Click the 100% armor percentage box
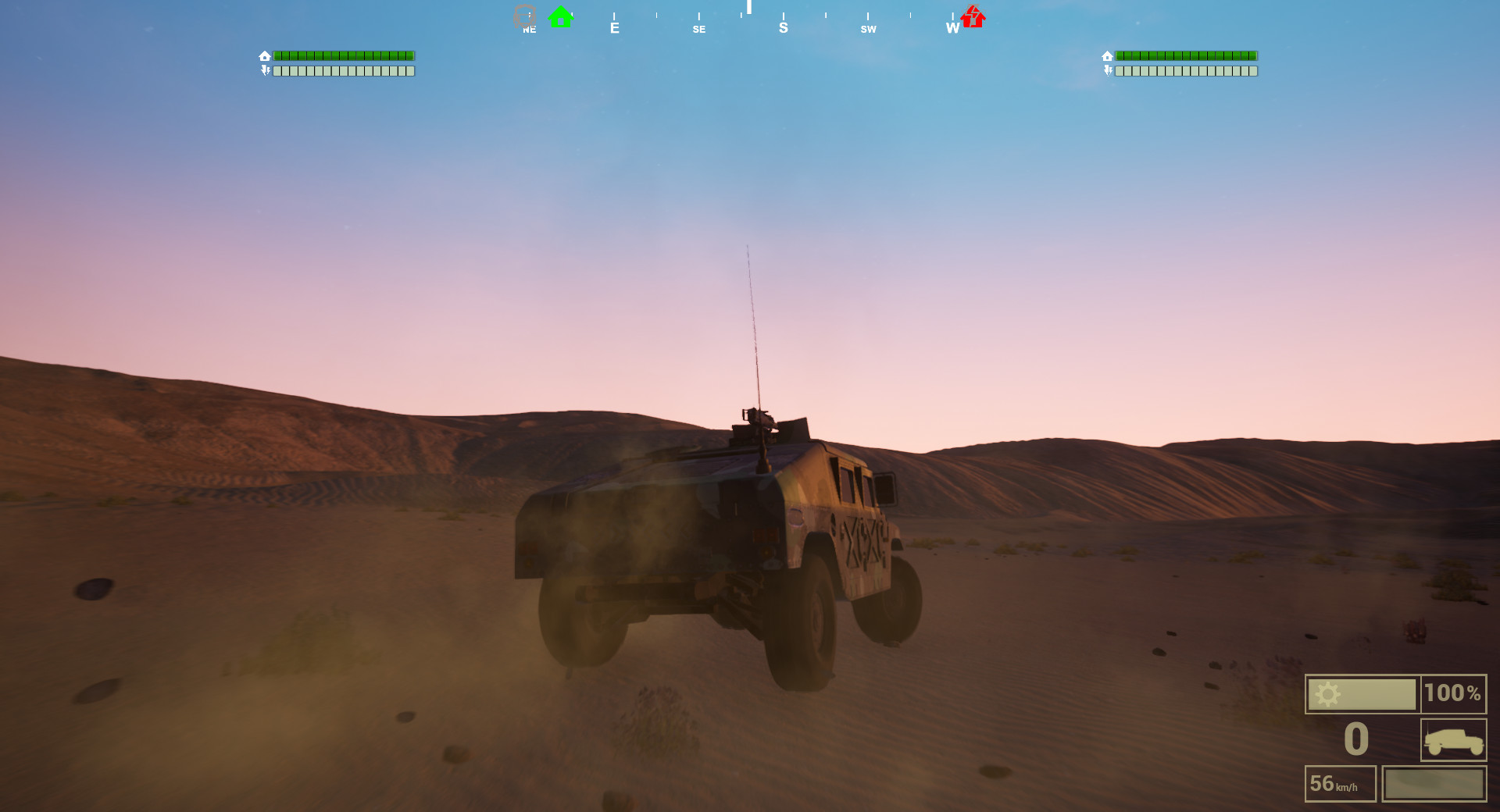The image size is (1500, 812). [x=1452, y=693]
